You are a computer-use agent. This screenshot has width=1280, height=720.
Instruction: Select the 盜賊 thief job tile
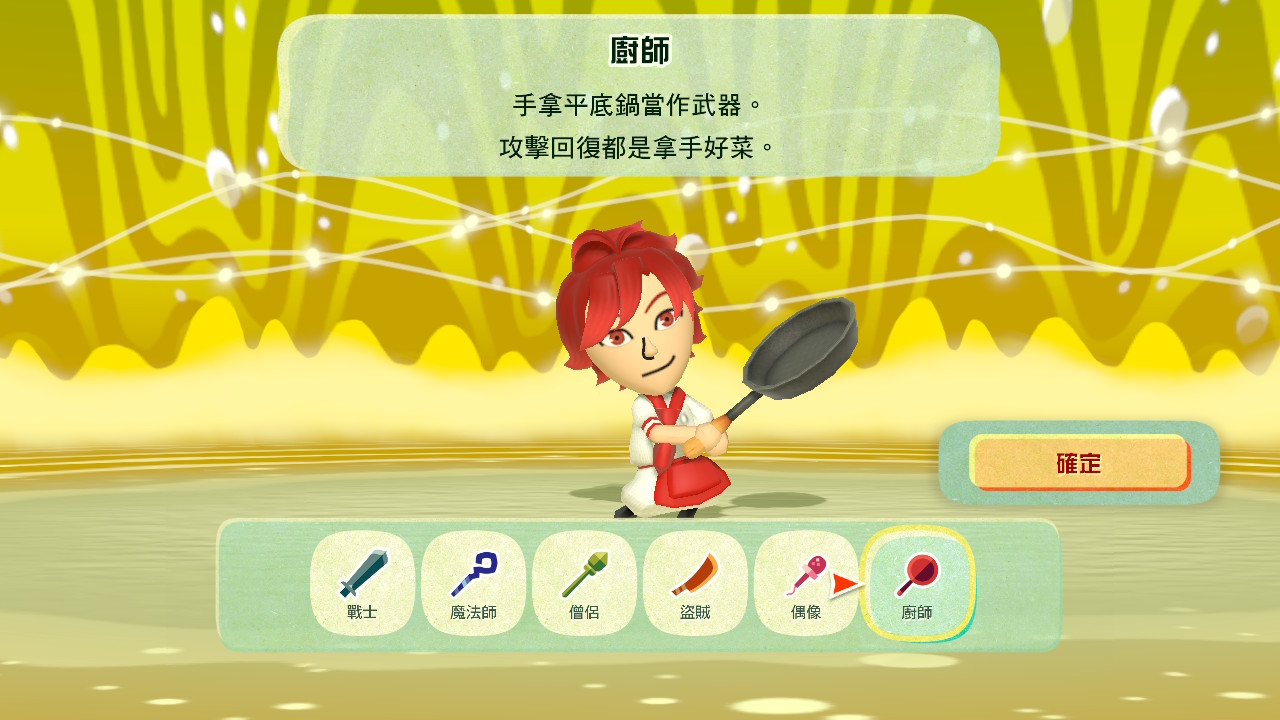pyautogui.click(x=695, y=584)
